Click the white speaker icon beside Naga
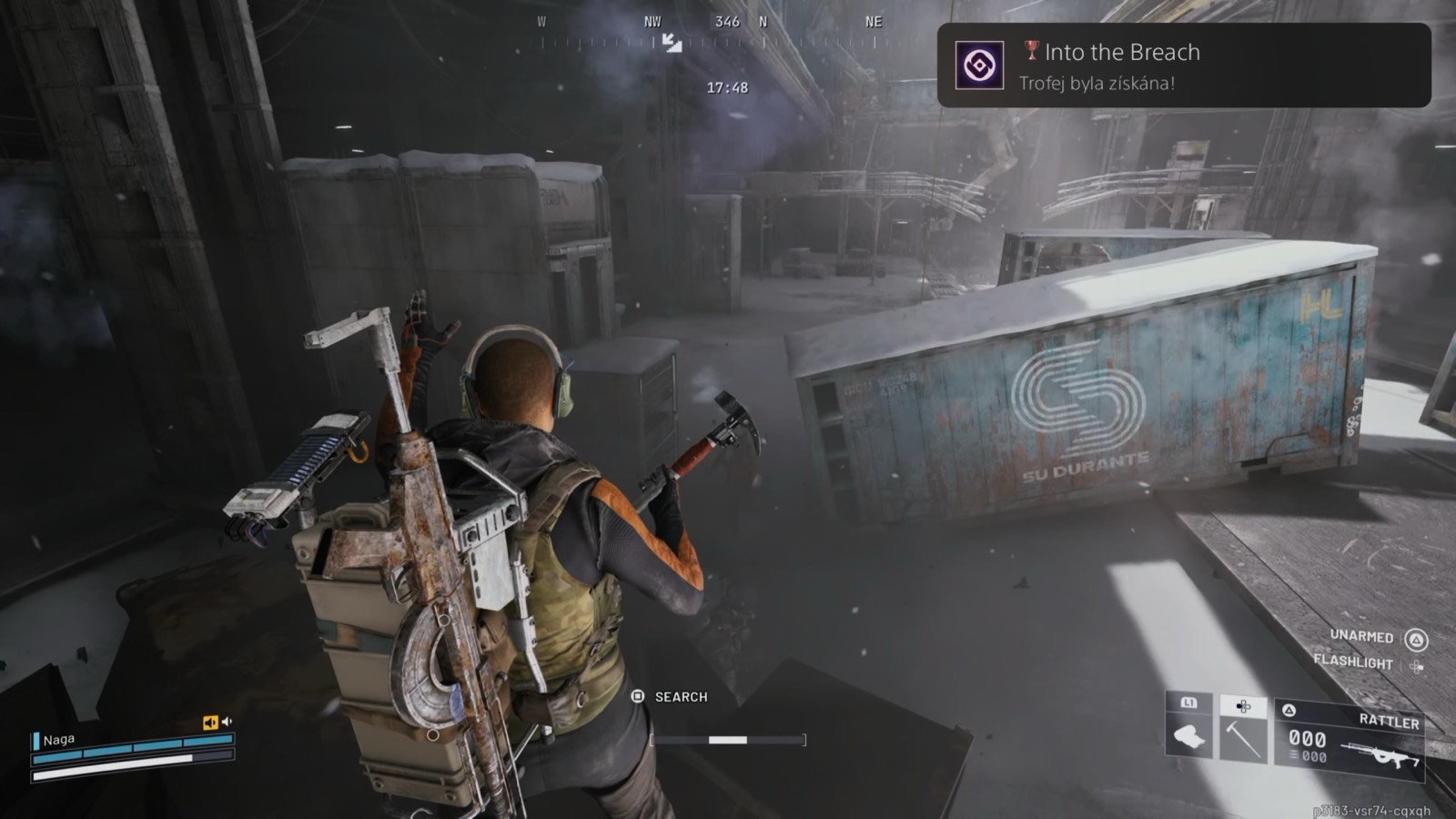Screen dimensions: 1456x819 pyautogui.click(x=227, y=722)
